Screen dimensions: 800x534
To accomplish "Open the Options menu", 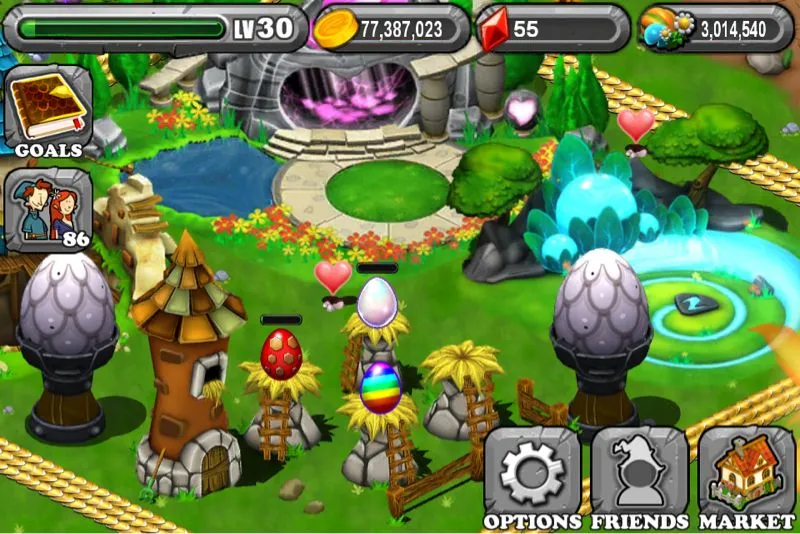I will [533, 475].
